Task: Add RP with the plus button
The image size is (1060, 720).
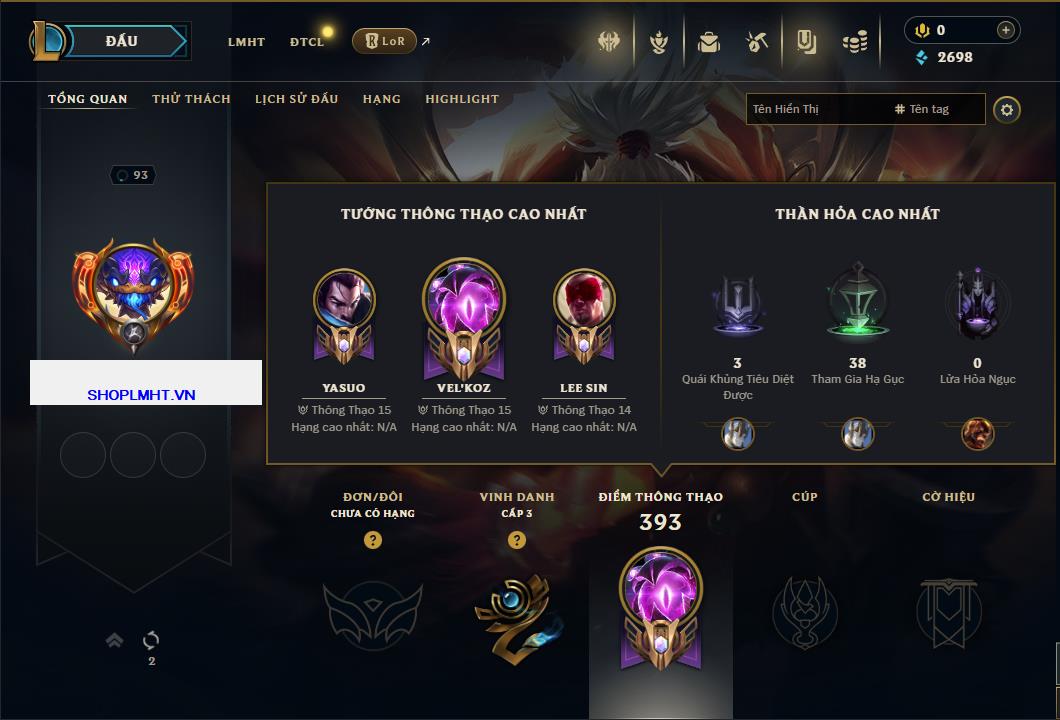Action: click(x=1005, y=30)
